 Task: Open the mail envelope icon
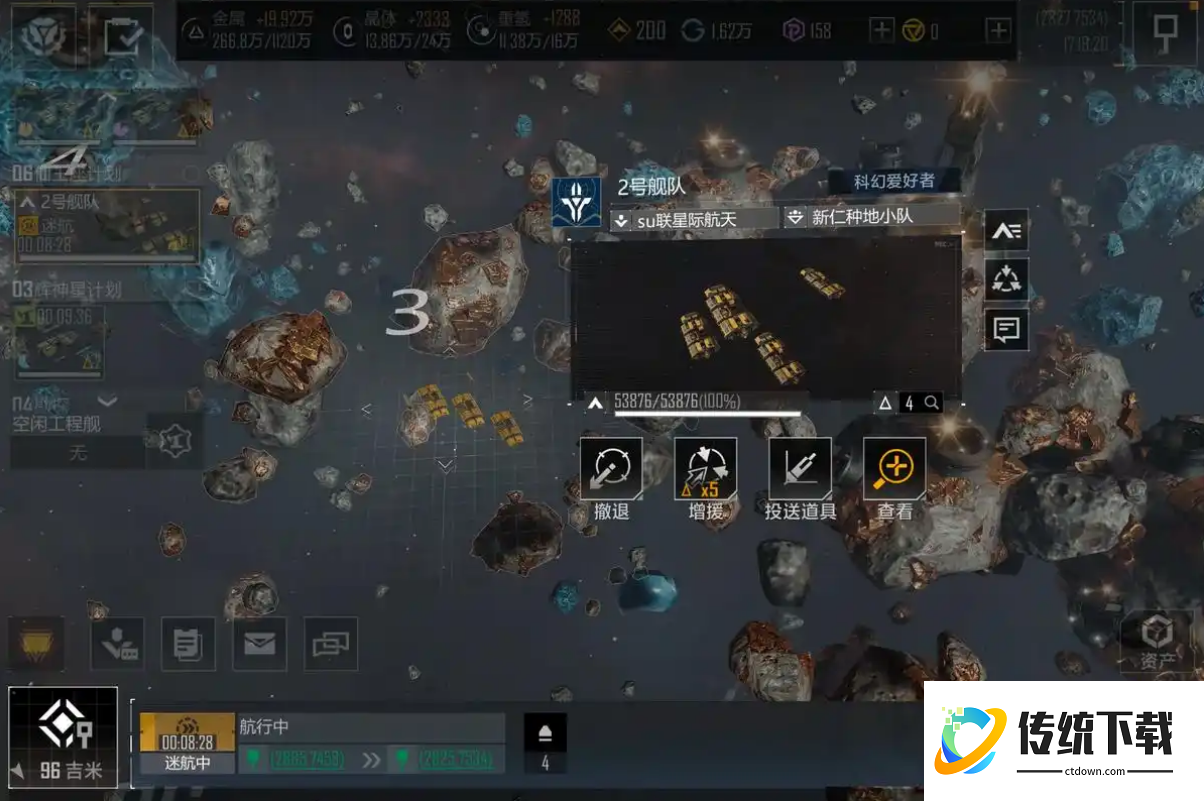click(x=259, y=644)
